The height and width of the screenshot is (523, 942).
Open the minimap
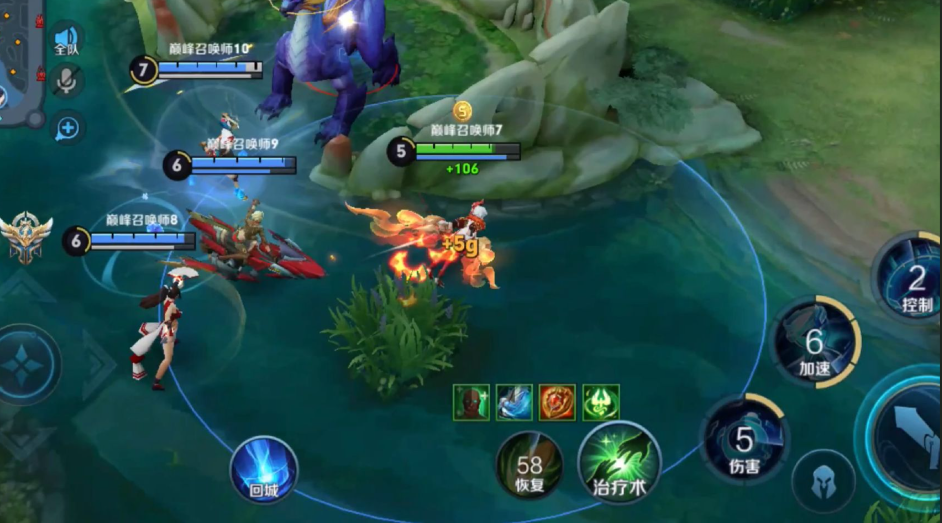pyautogui.click(x=20, y=60)
